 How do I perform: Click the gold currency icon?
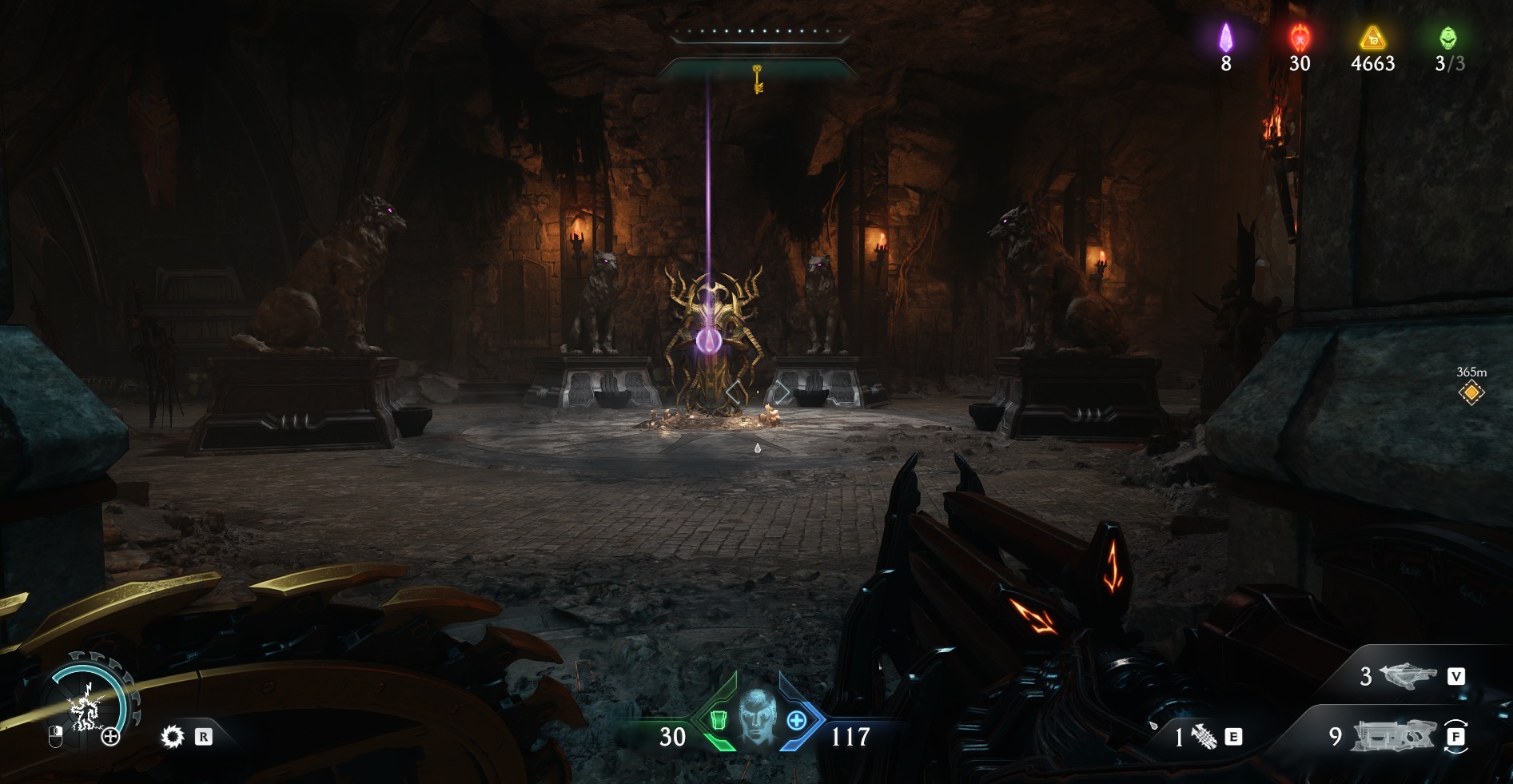coord(1372,37)
